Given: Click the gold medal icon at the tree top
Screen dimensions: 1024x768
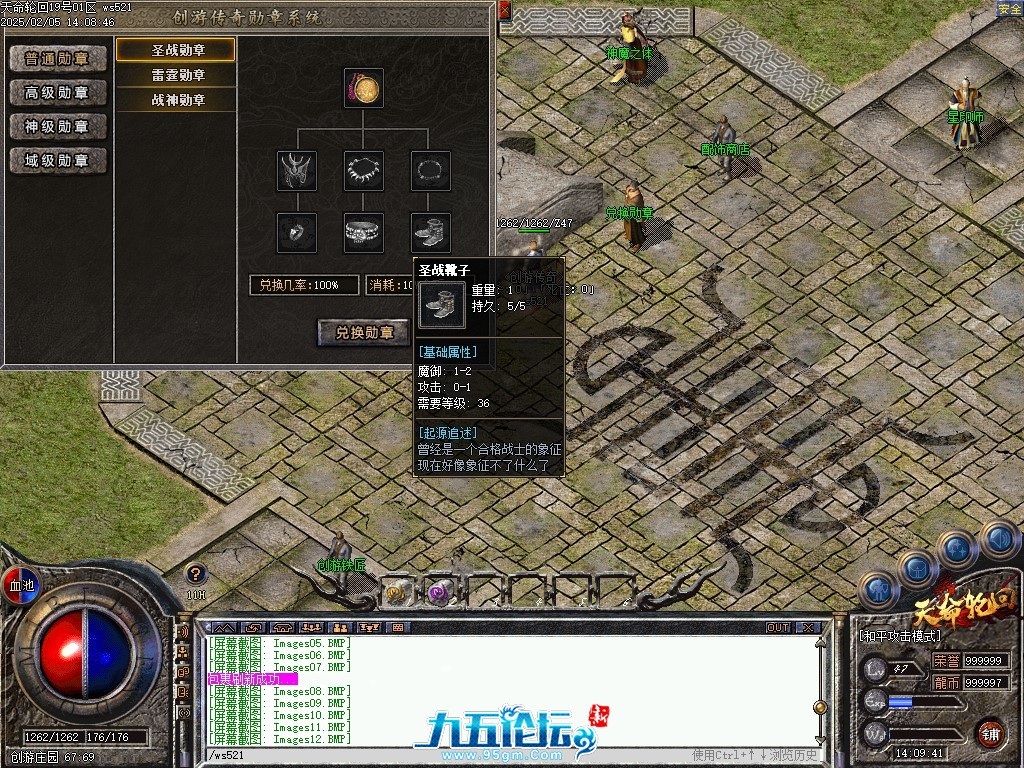Looking at the screenshot, I should pyautogui.click(x=364, y=89).
